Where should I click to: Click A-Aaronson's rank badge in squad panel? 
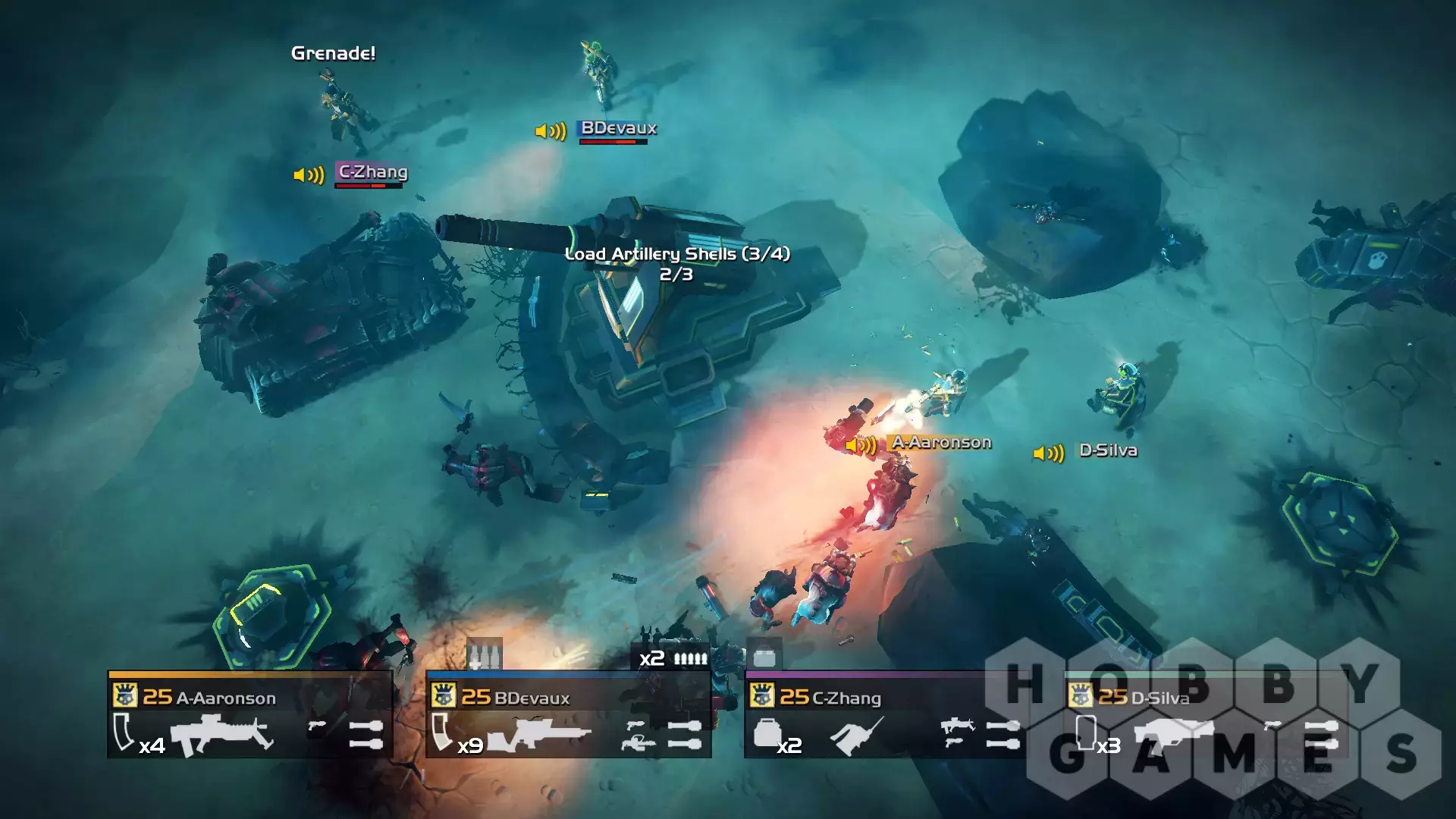tap(125, 695)
